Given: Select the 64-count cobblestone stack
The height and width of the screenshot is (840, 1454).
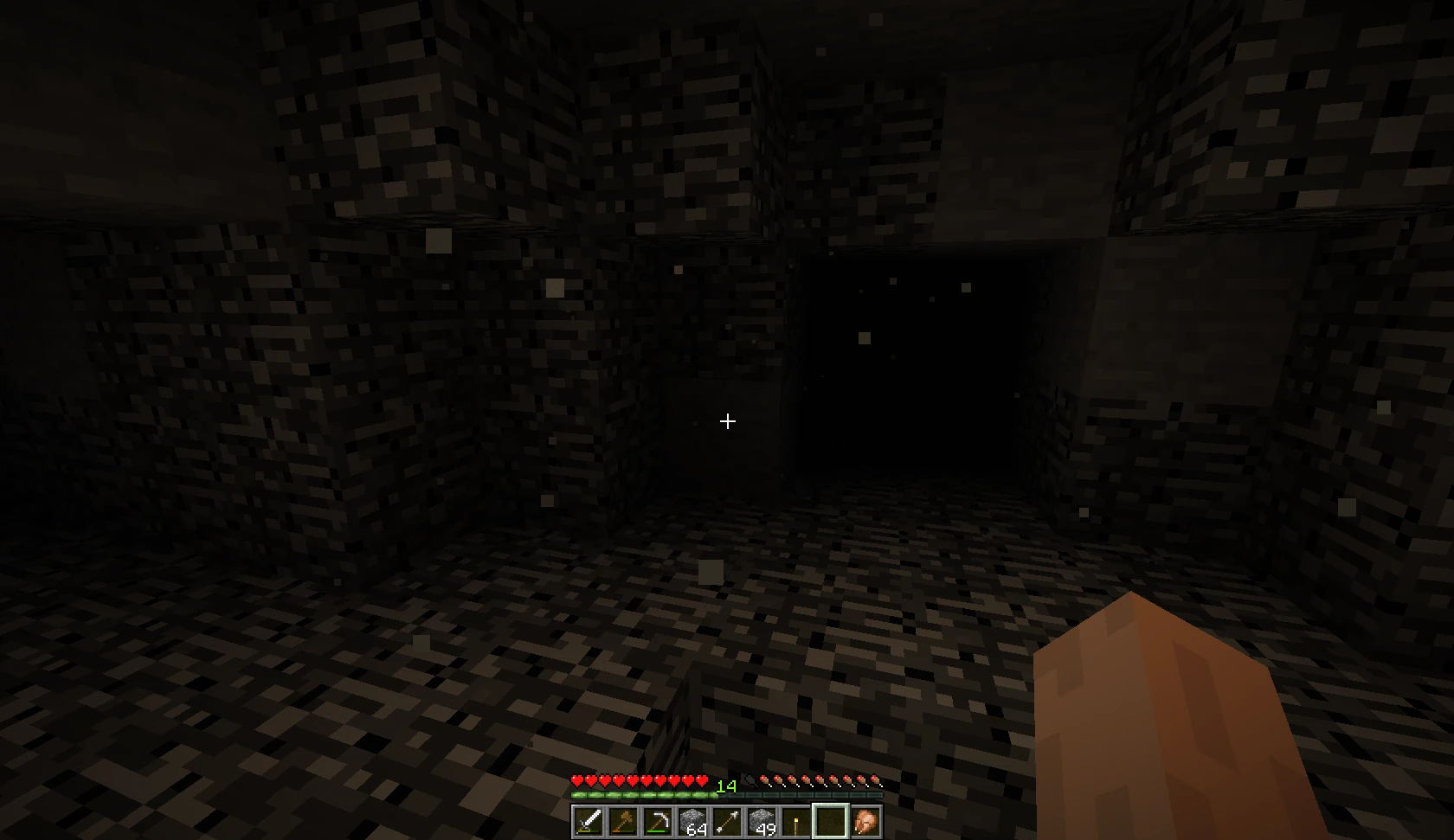Looking at the screenshot, I should click(x=691, y=820).
